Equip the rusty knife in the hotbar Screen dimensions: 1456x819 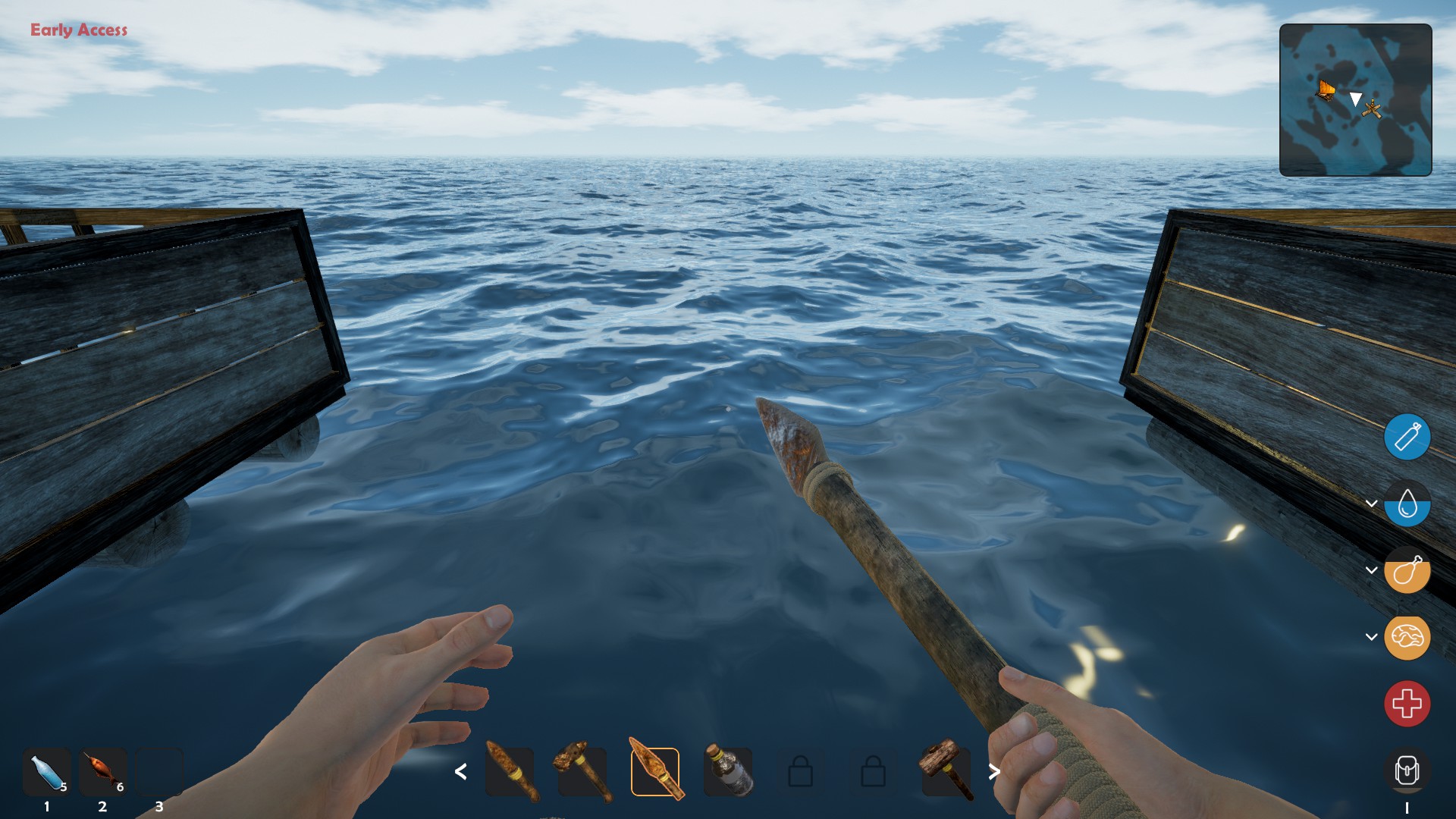(x=510, y=772)
